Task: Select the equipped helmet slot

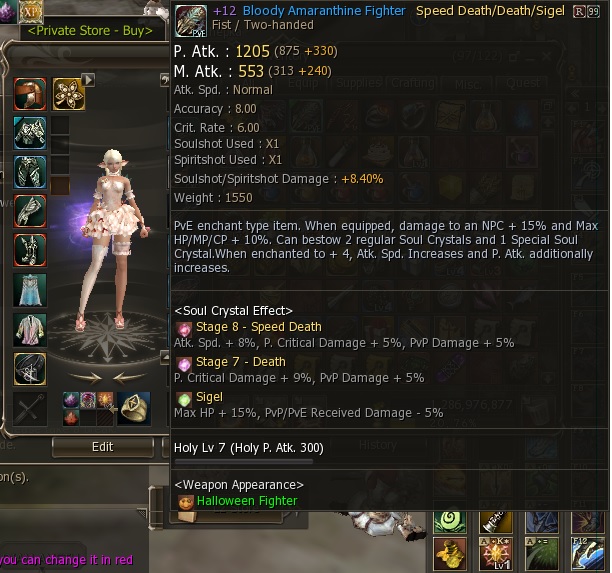Action: [x=30, y=94]
